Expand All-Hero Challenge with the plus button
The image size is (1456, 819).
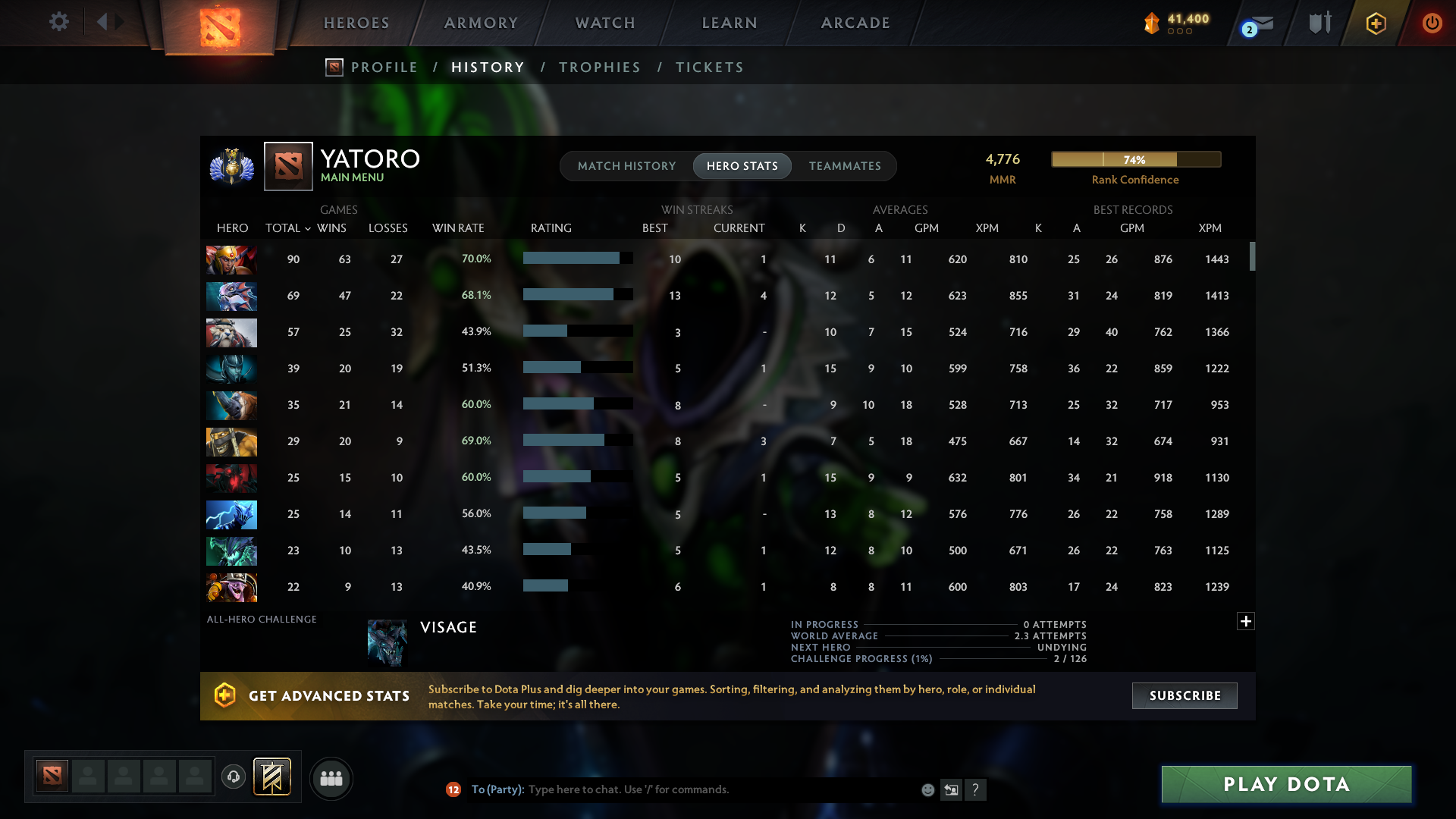coord(1245,622)
